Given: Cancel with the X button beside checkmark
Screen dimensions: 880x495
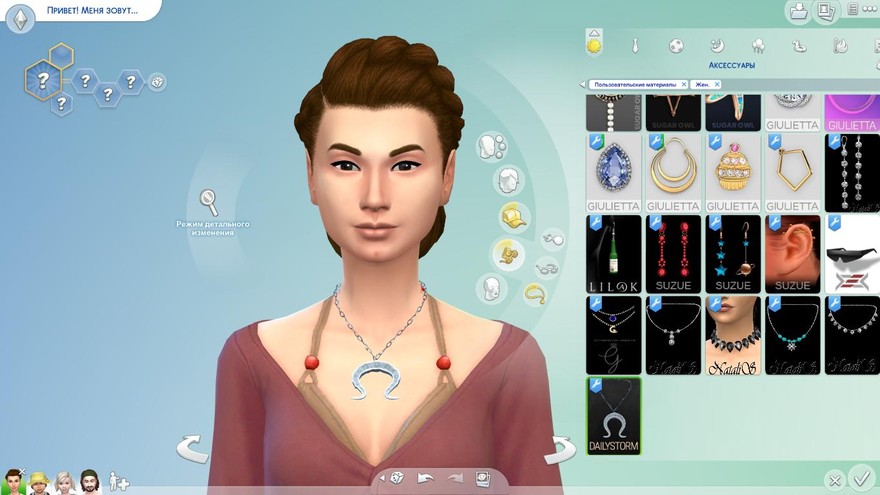Looking at the screenshot, I should (834, 480).
